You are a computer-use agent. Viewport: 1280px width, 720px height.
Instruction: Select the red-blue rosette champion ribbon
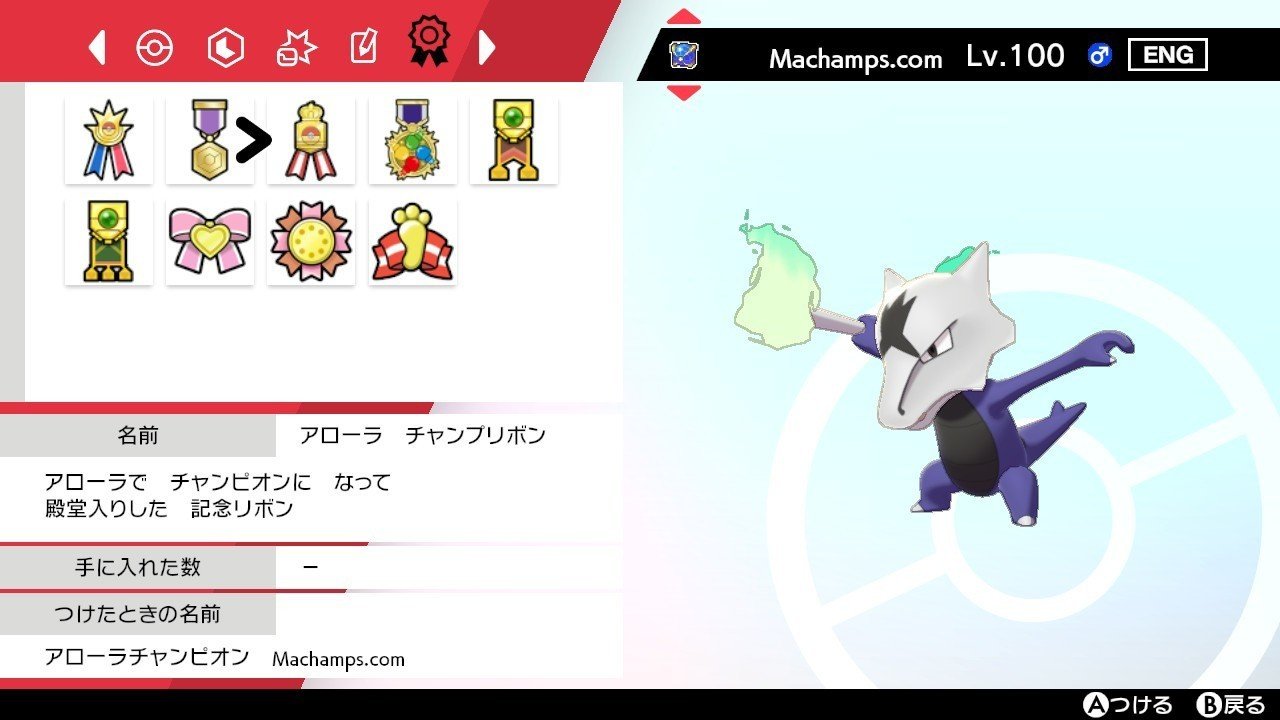click(x=107, y=139)
